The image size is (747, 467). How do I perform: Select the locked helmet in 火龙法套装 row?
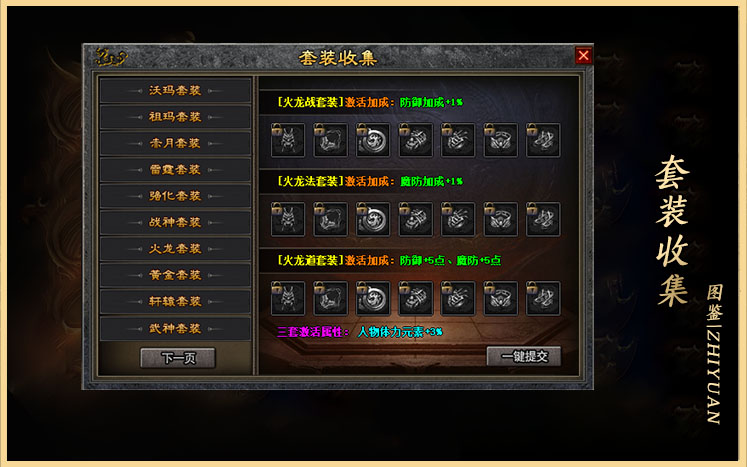point(287,219)
